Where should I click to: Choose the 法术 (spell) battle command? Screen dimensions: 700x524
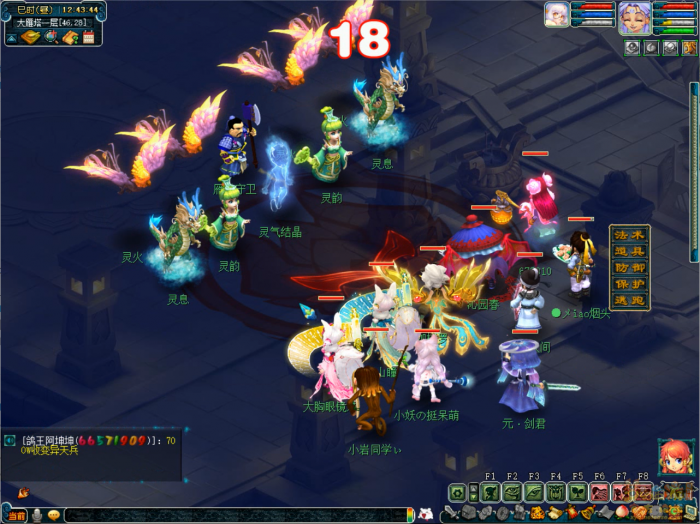click(x=631, y=235)
